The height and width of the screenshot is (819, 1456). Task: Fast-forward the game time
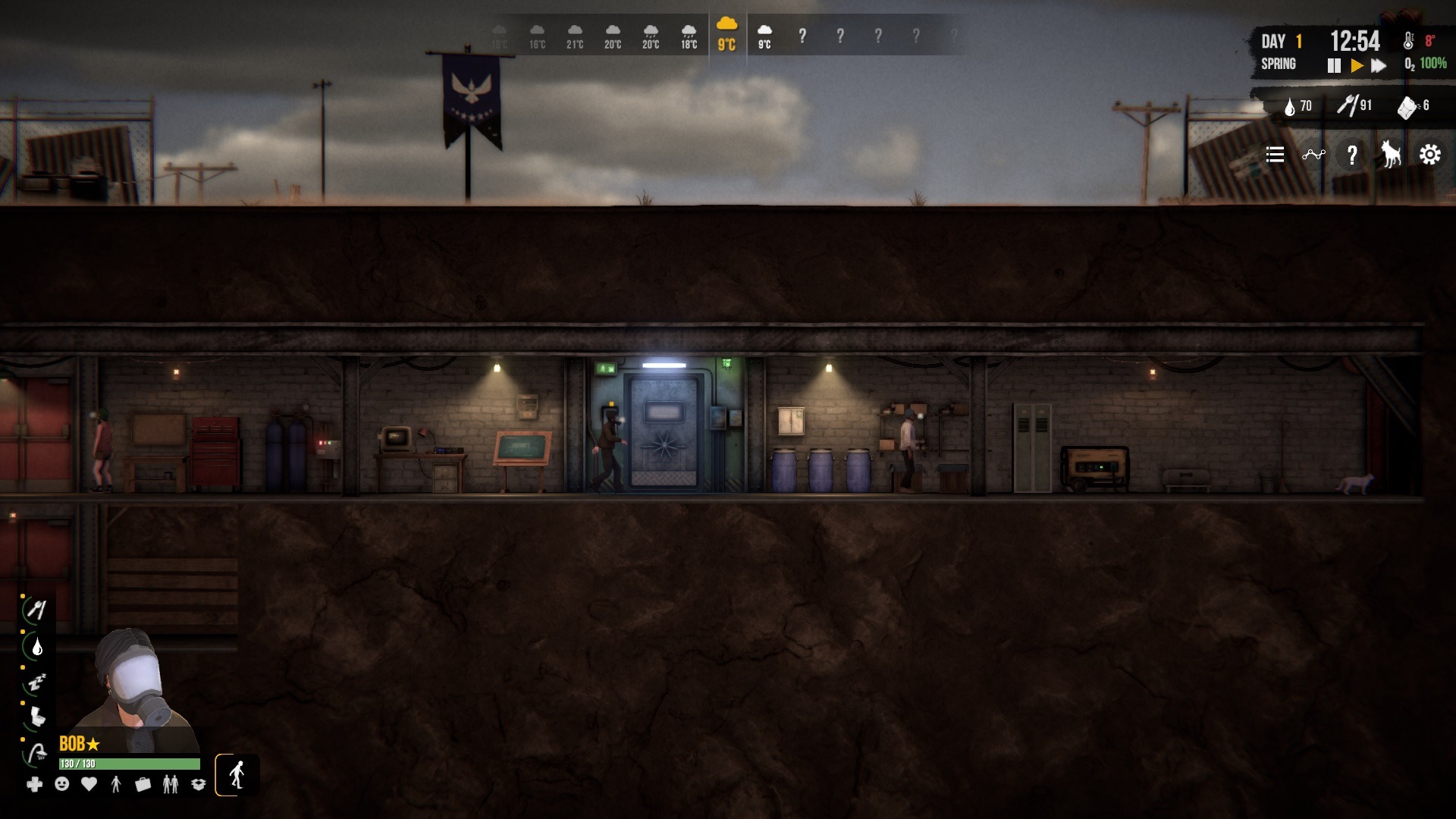pyautogui.click(x=1379, y=66)
